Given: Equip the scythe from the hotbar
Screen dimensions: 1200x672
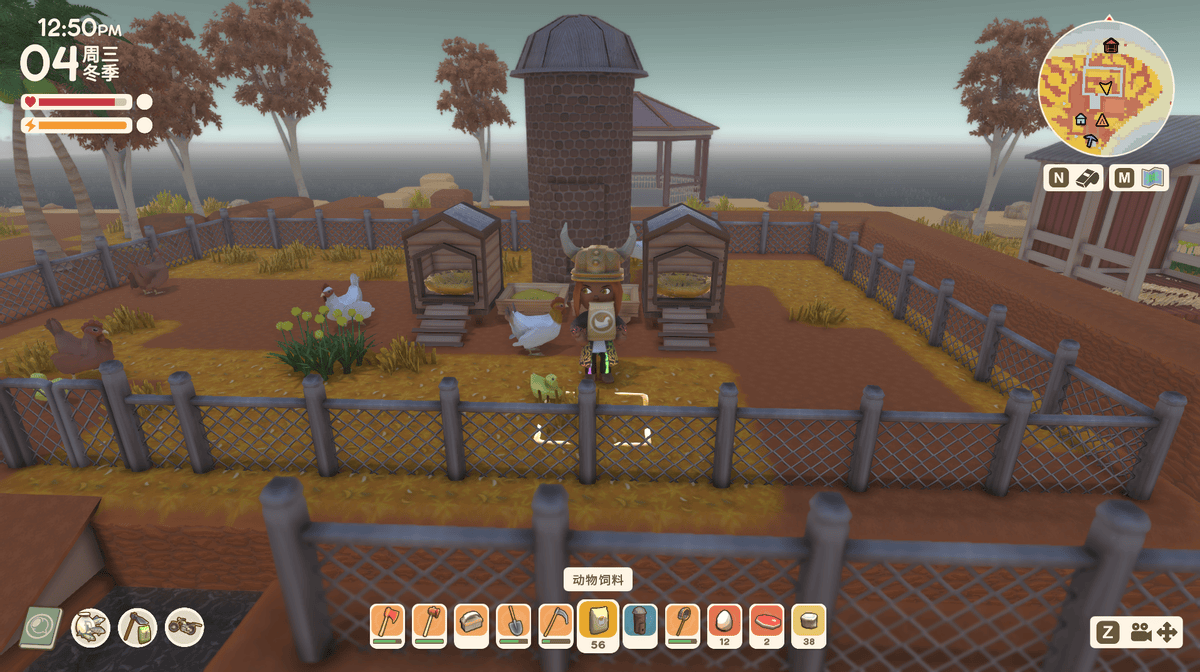Looking at the screenshot, I should [x=556, y=621].
